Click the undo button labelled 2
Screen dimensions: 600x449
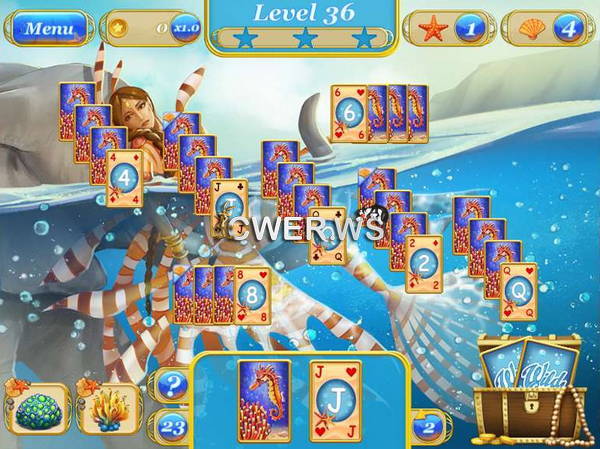tap(426, 424)
